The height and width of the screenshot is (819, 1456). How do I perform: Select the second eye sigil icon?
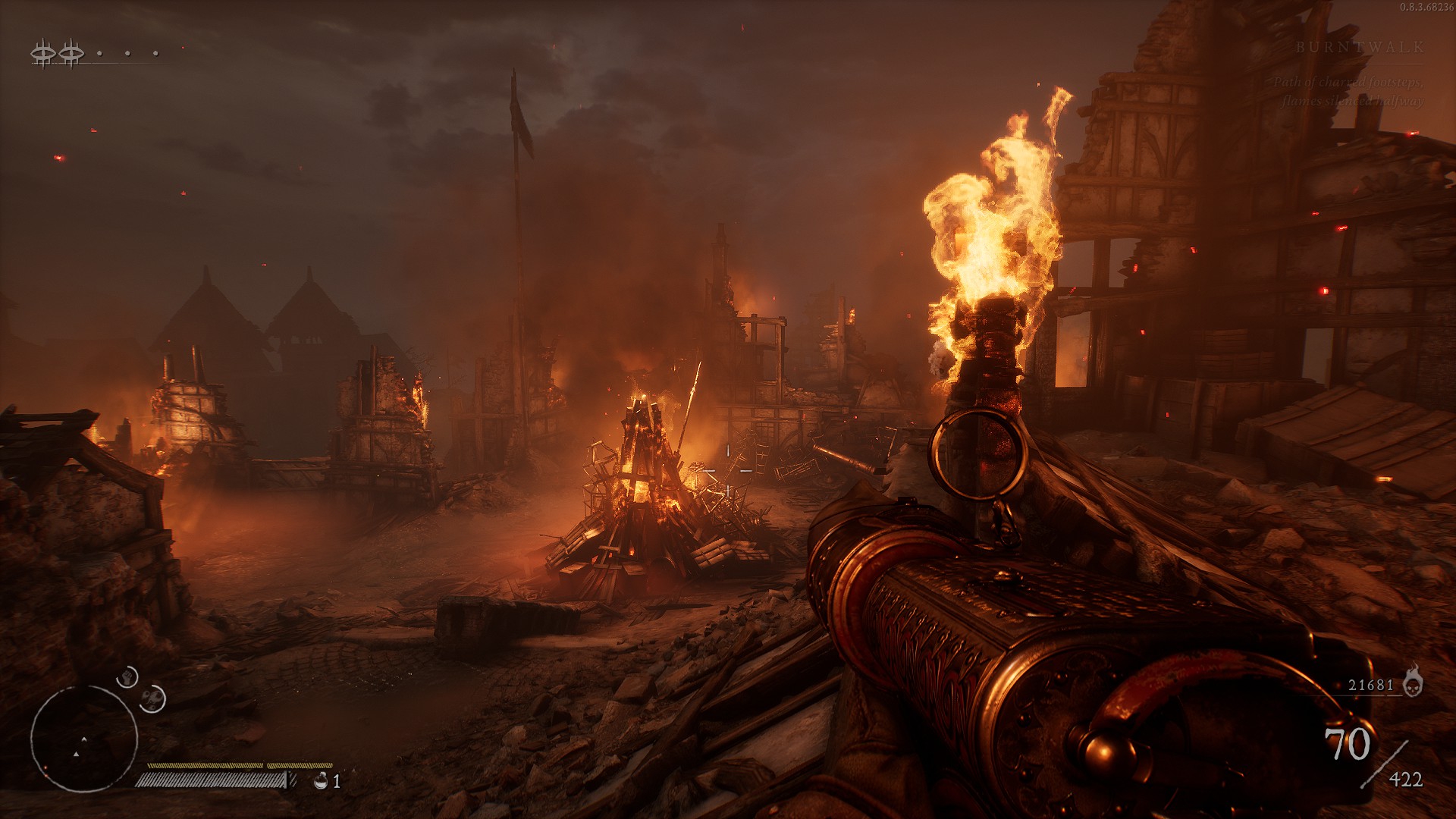click(x=71, y=53)
